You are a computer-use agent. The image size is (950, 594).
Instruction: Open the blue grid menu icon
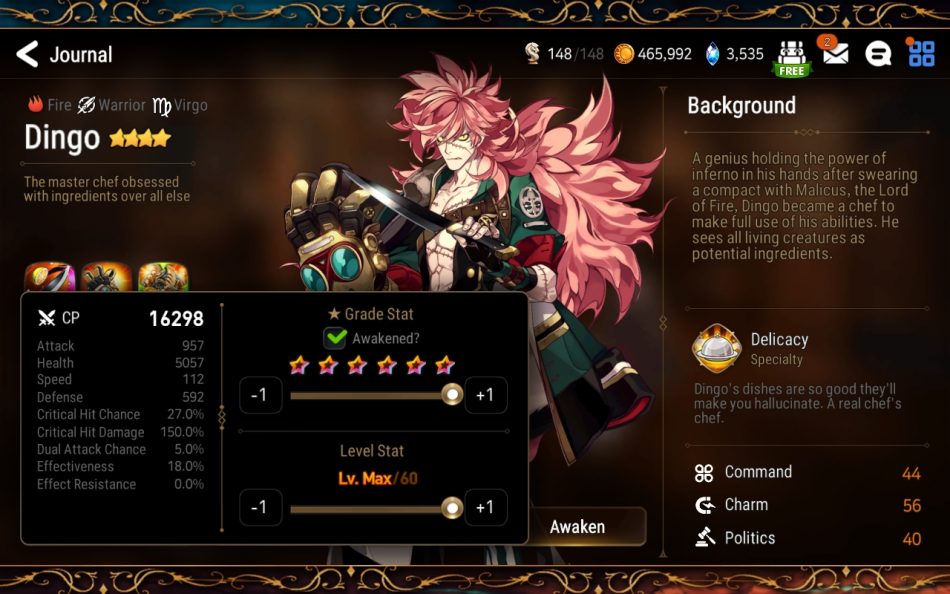[x=921, y=54]
